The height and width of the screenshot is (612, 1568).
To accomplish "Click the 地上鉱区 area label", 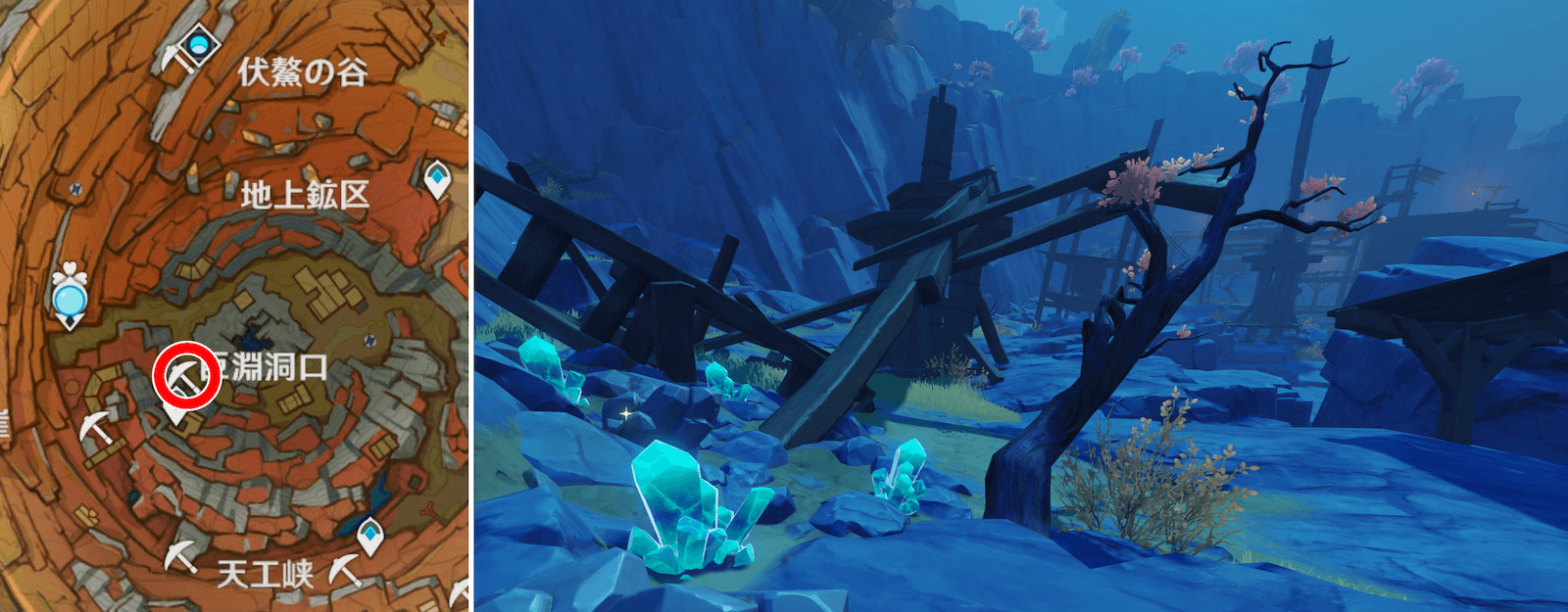I will pos(305,195).
